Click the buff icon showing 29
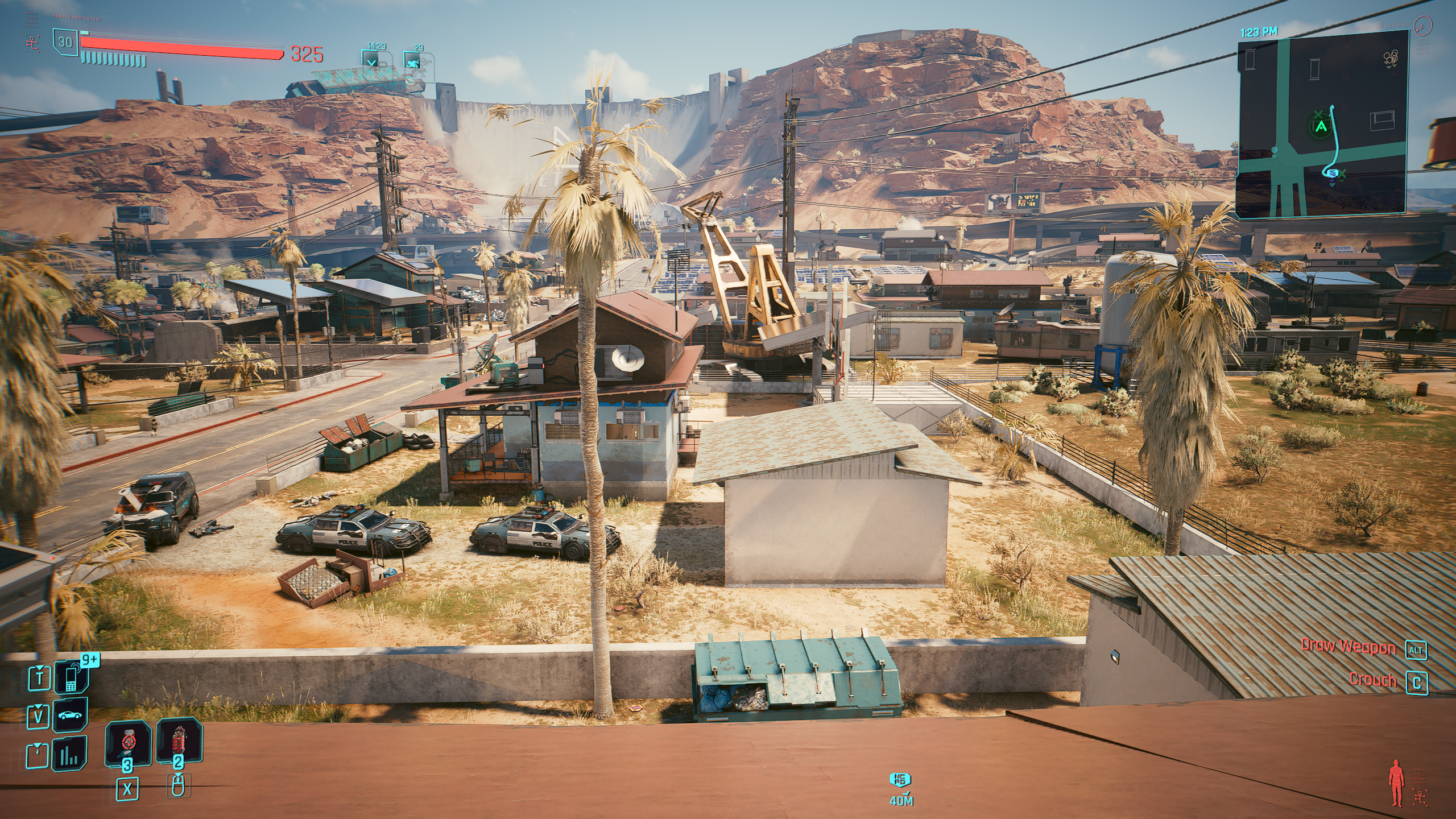The height and width of the screenshot is (819, 1456). pos(414,60)
